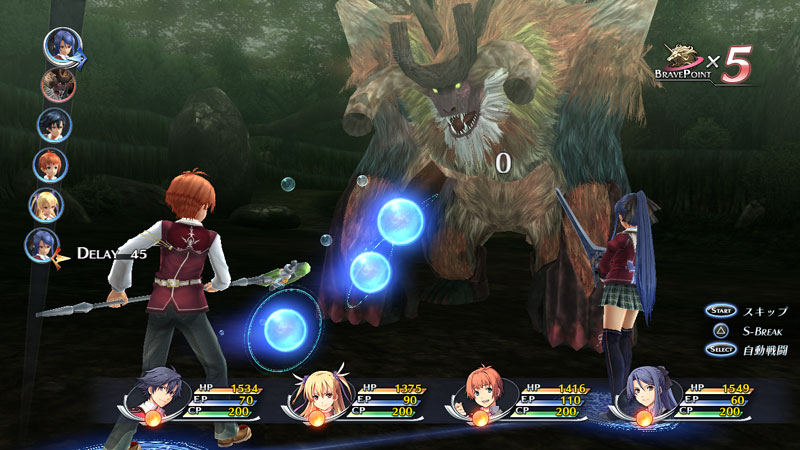Click the monster portrait in the turn order

click(57, 85)
